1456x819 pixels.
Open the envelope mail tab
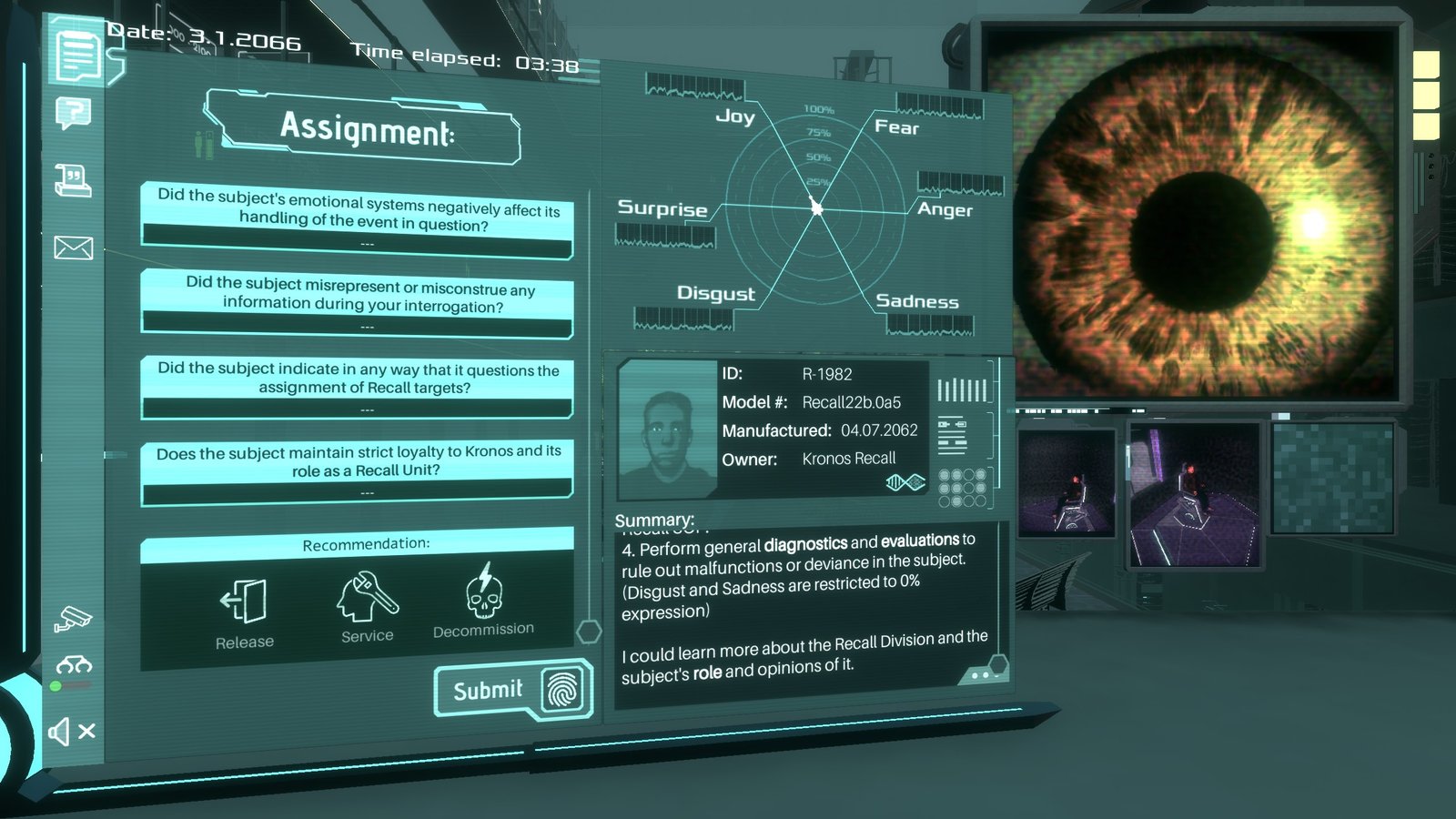(73, 247)
